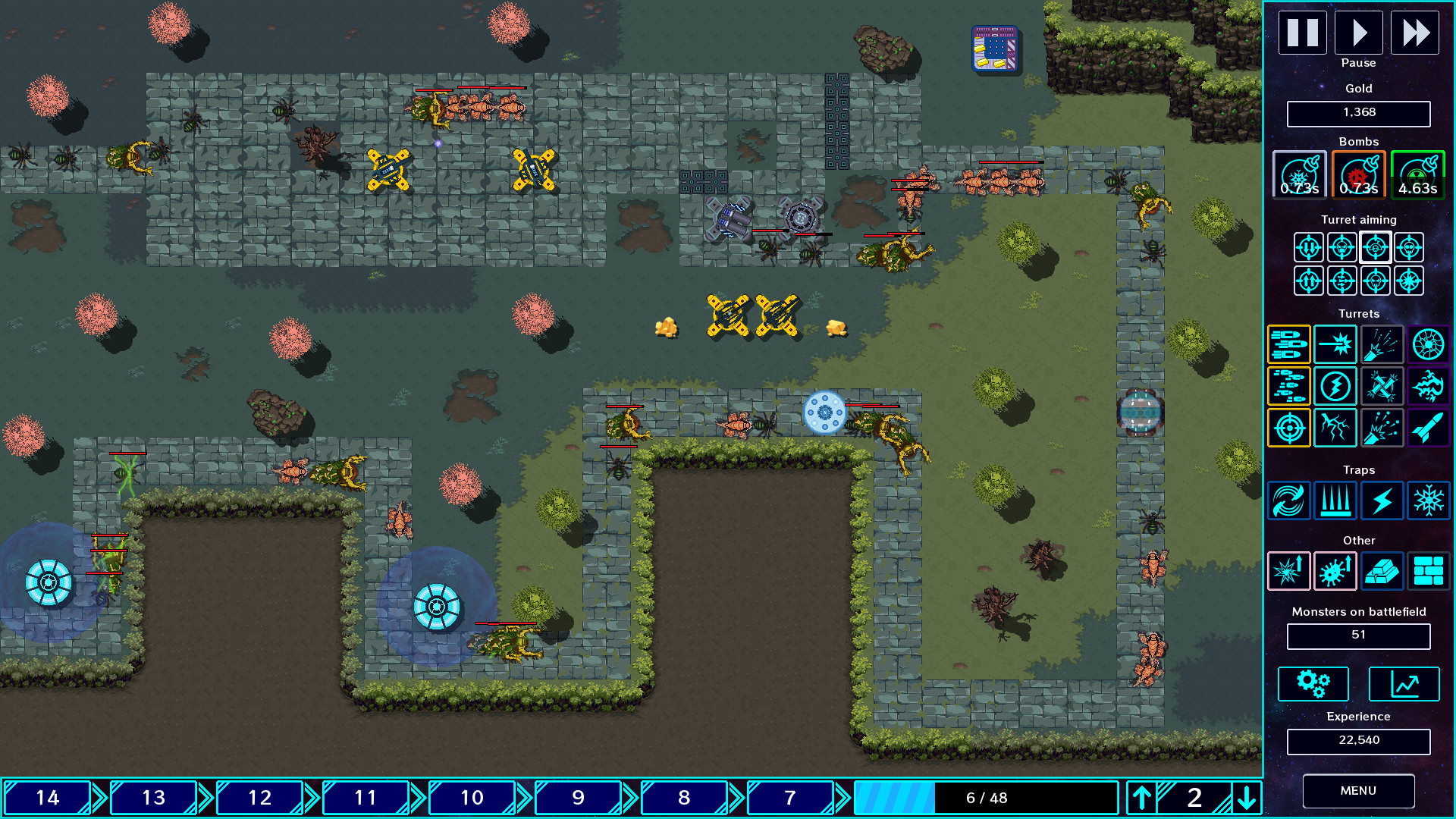Select the spike trap
Viewport: 1456px width, 819px height.
click(x=1335, y=501)
